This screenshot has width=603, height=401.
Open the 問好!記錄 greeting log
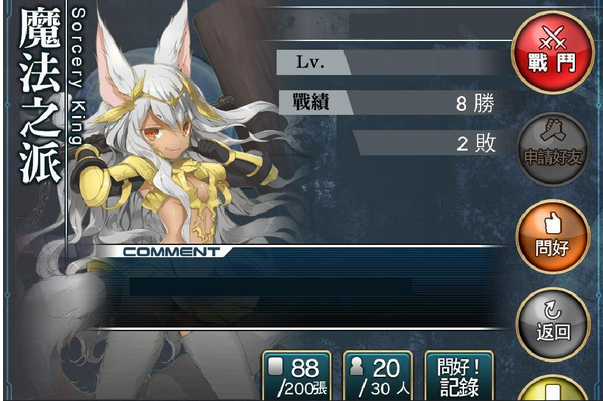click(459, 377)
